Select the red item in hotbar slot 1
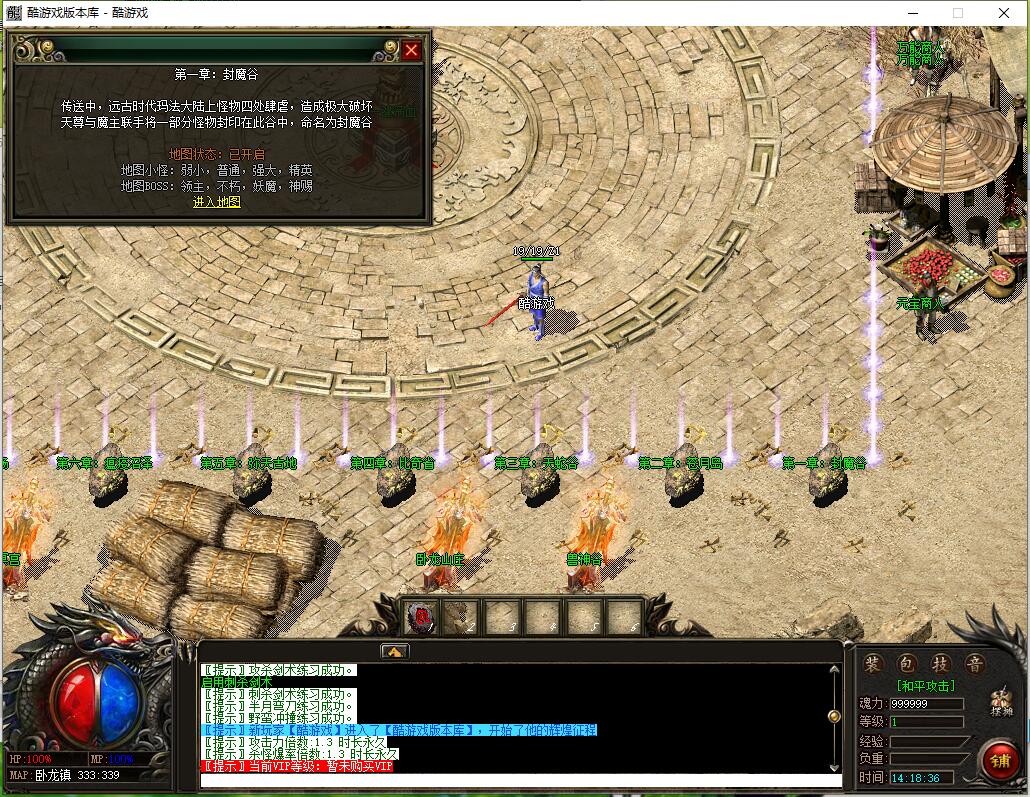Viewport: 1030px width, 797px height. pos(422,617)
